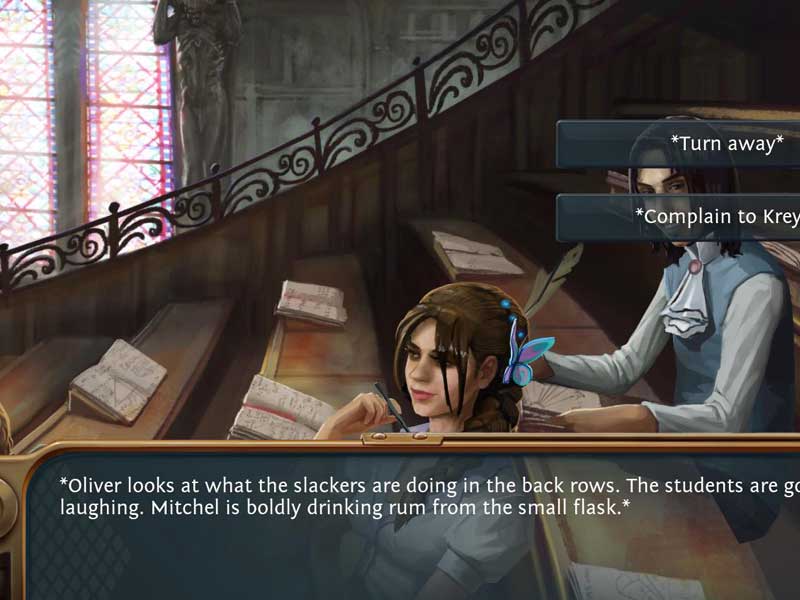Select the "Complain to Krey" reply
This screenshot has width=800, height=600.
click(700, 216)
